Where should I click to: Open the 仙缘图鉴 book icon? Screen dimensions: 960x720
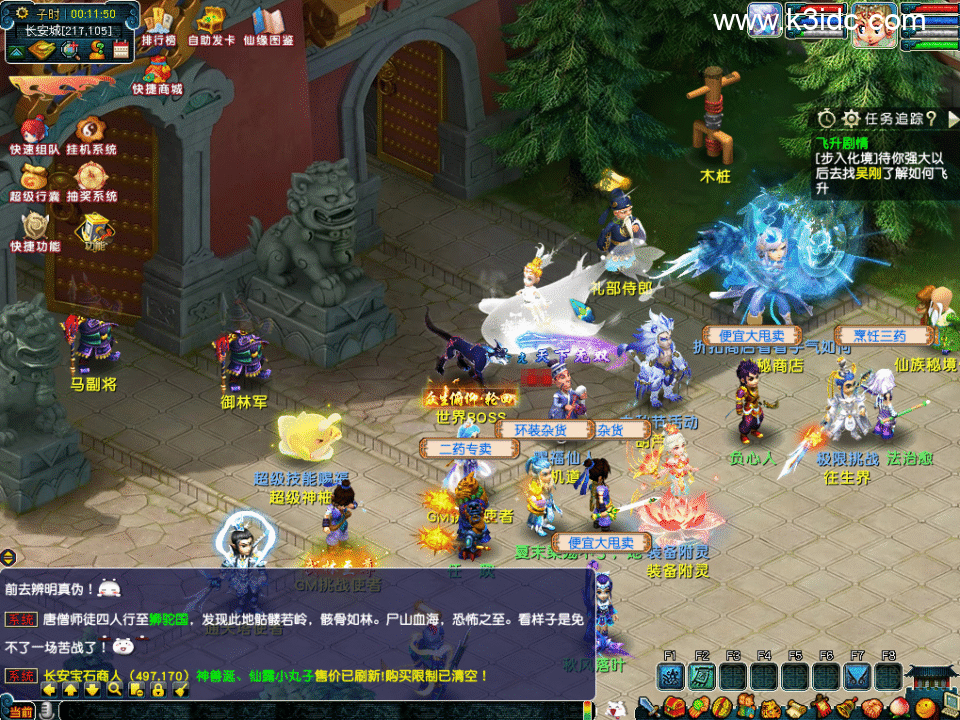[268, 22]
